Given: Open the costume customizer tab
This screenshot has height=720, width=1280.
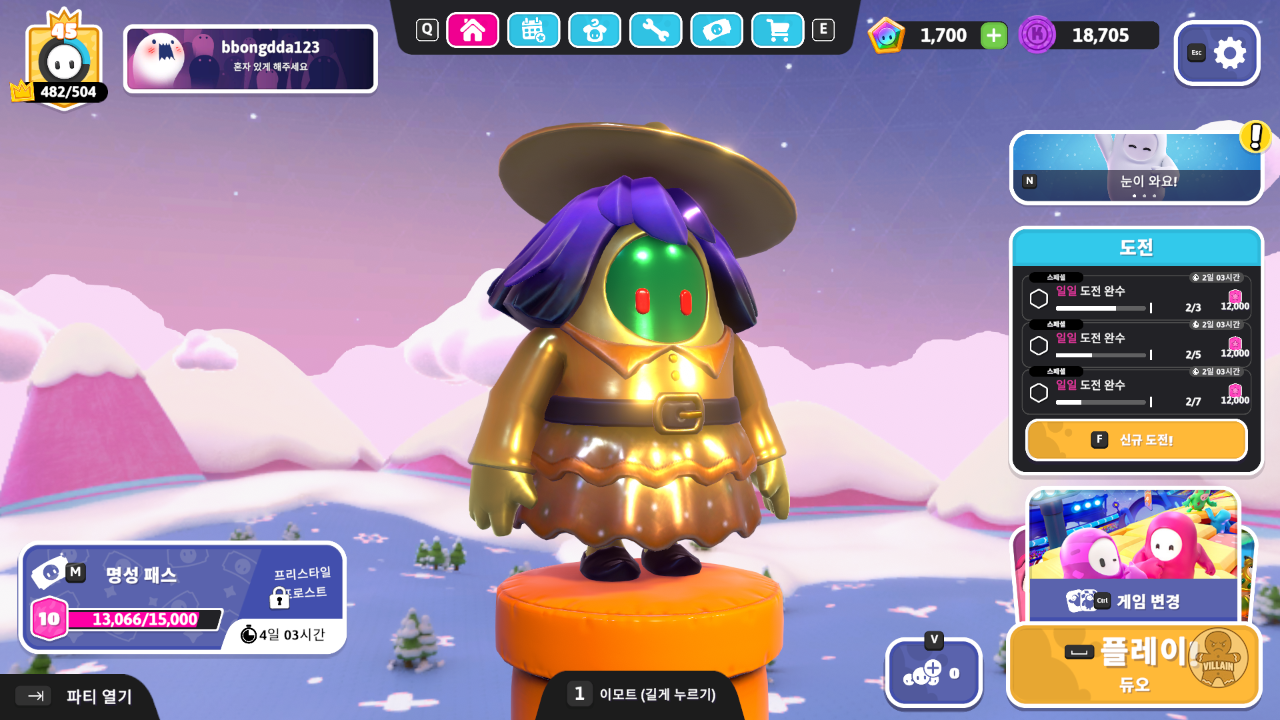Looking at the screenshot, I should click(x=595, y=30).
